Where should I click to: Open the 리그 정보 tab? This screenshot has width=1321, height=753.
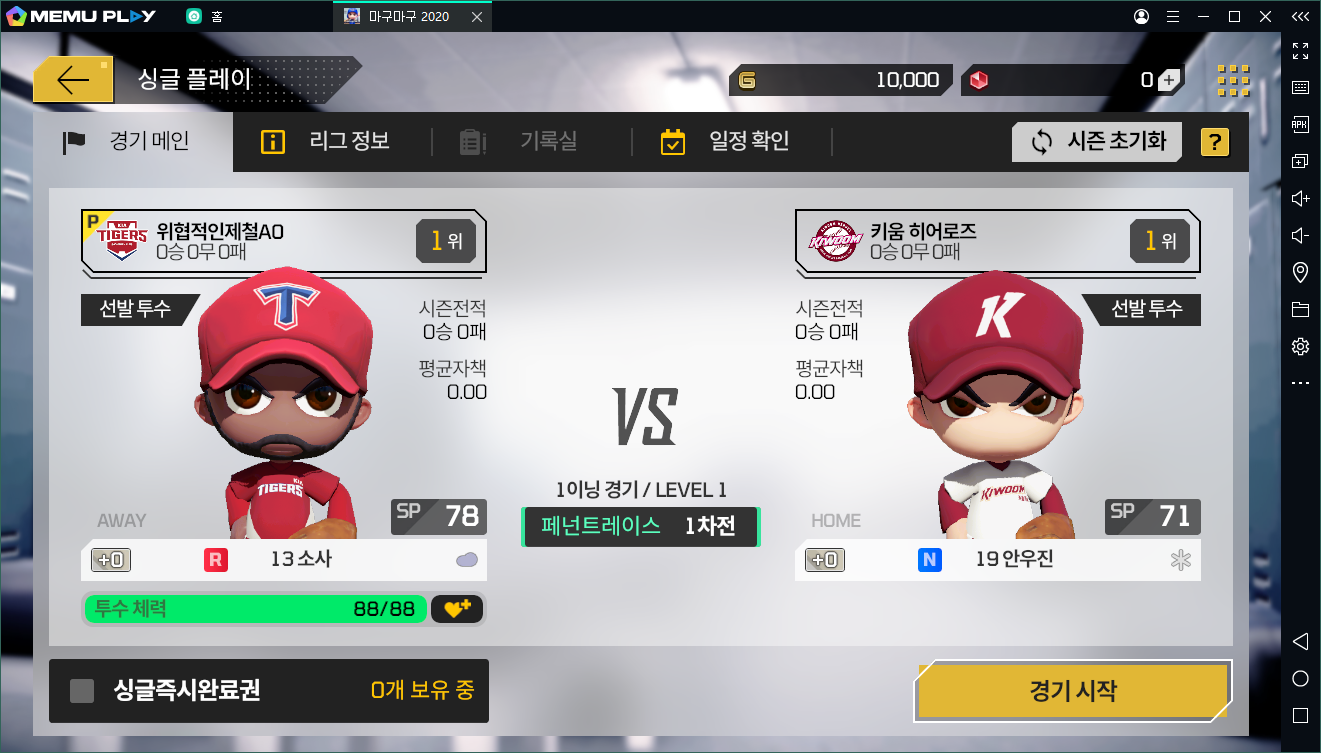click(326, 142)
